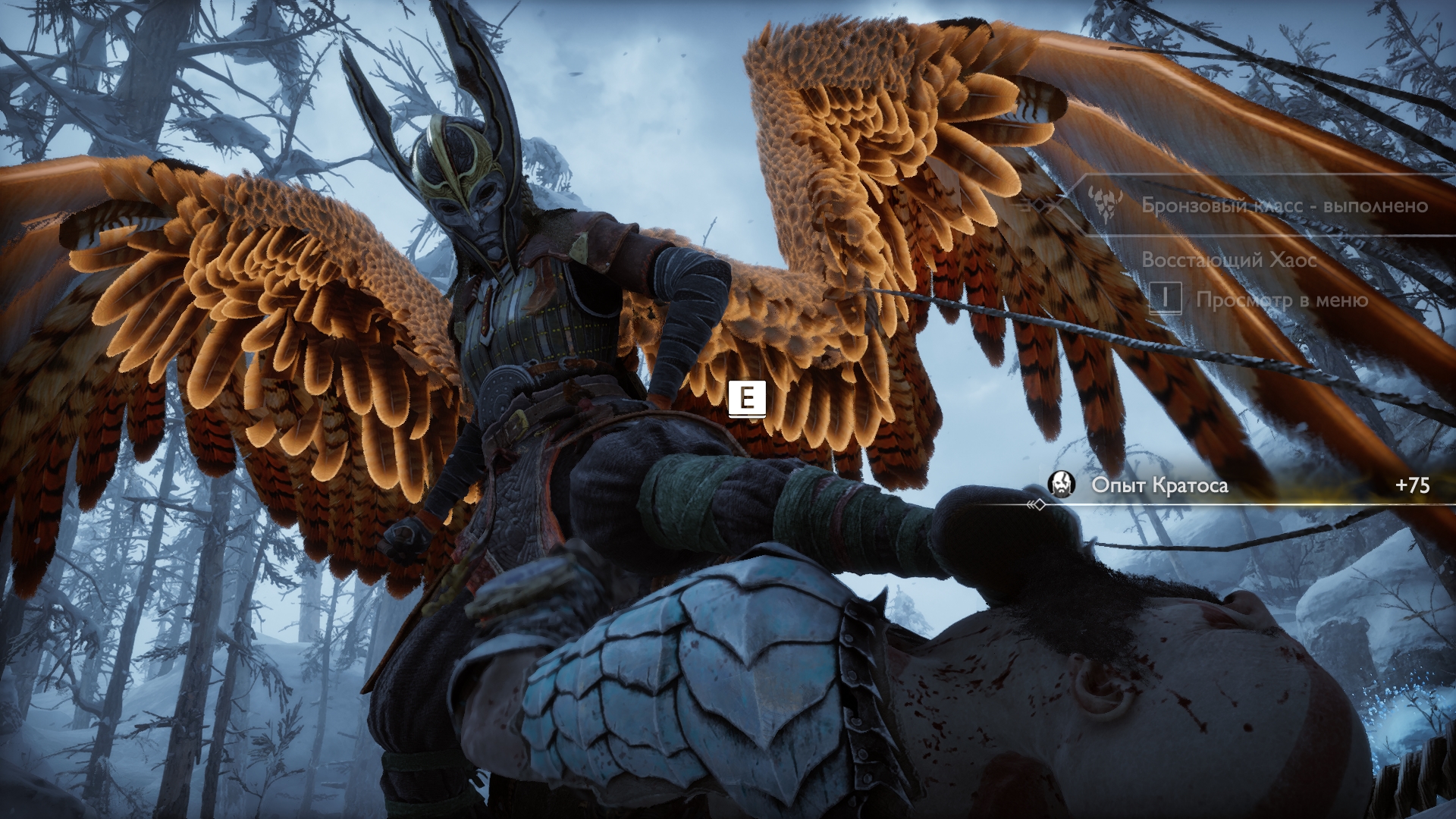Select the 'Восстающий Хаос' labor entry
Viewport: 1456px width, 819px height.
click(x=1228, y=259)
